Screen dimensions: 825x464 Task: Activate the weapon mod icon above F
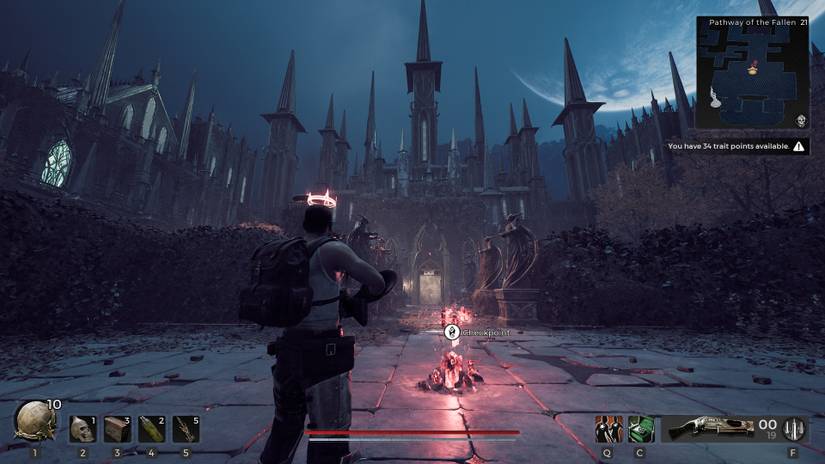[x=795, y=429]
